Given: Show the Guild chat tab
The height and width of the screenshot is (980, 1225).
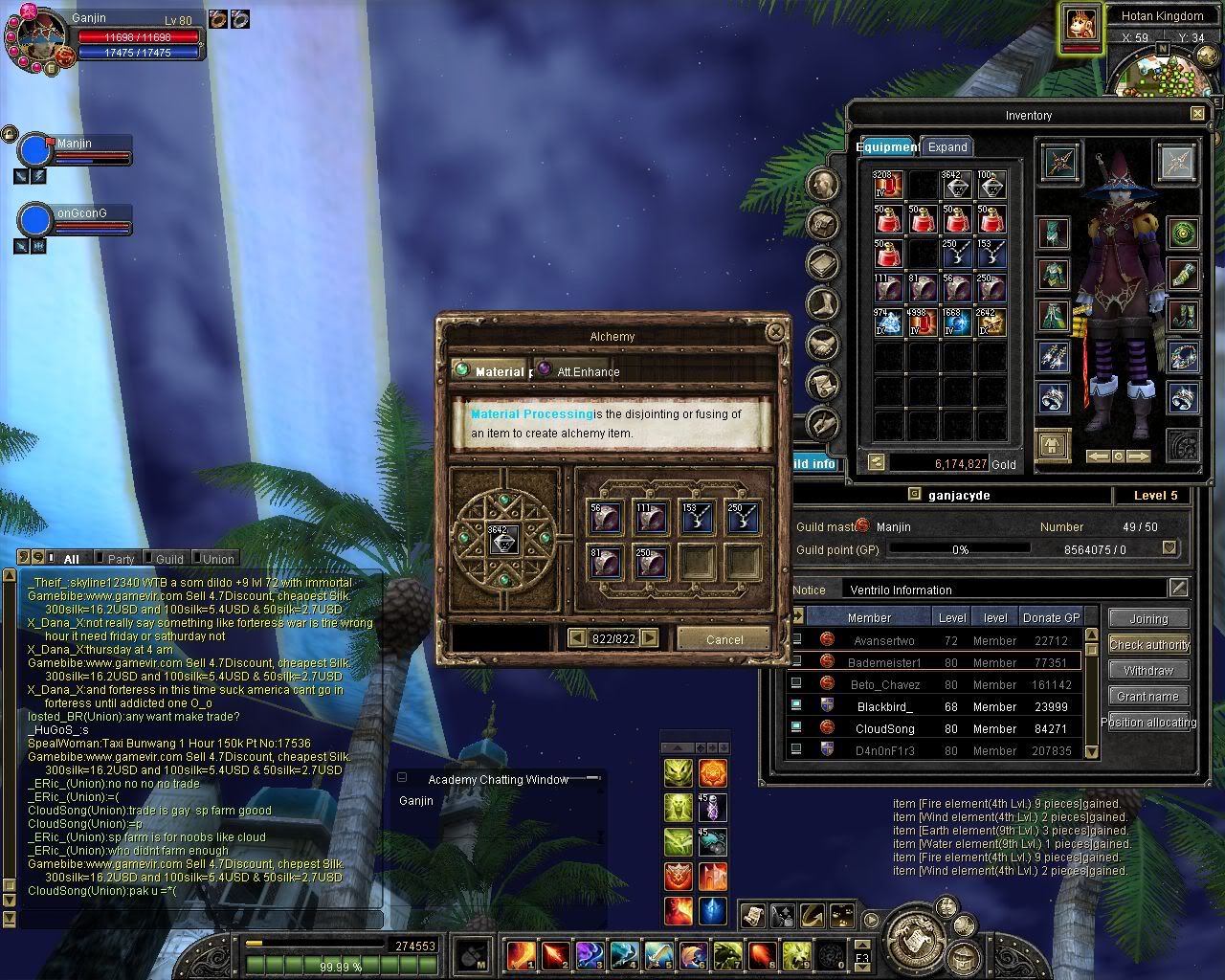Looking at the screenshot, I should 168,559.
